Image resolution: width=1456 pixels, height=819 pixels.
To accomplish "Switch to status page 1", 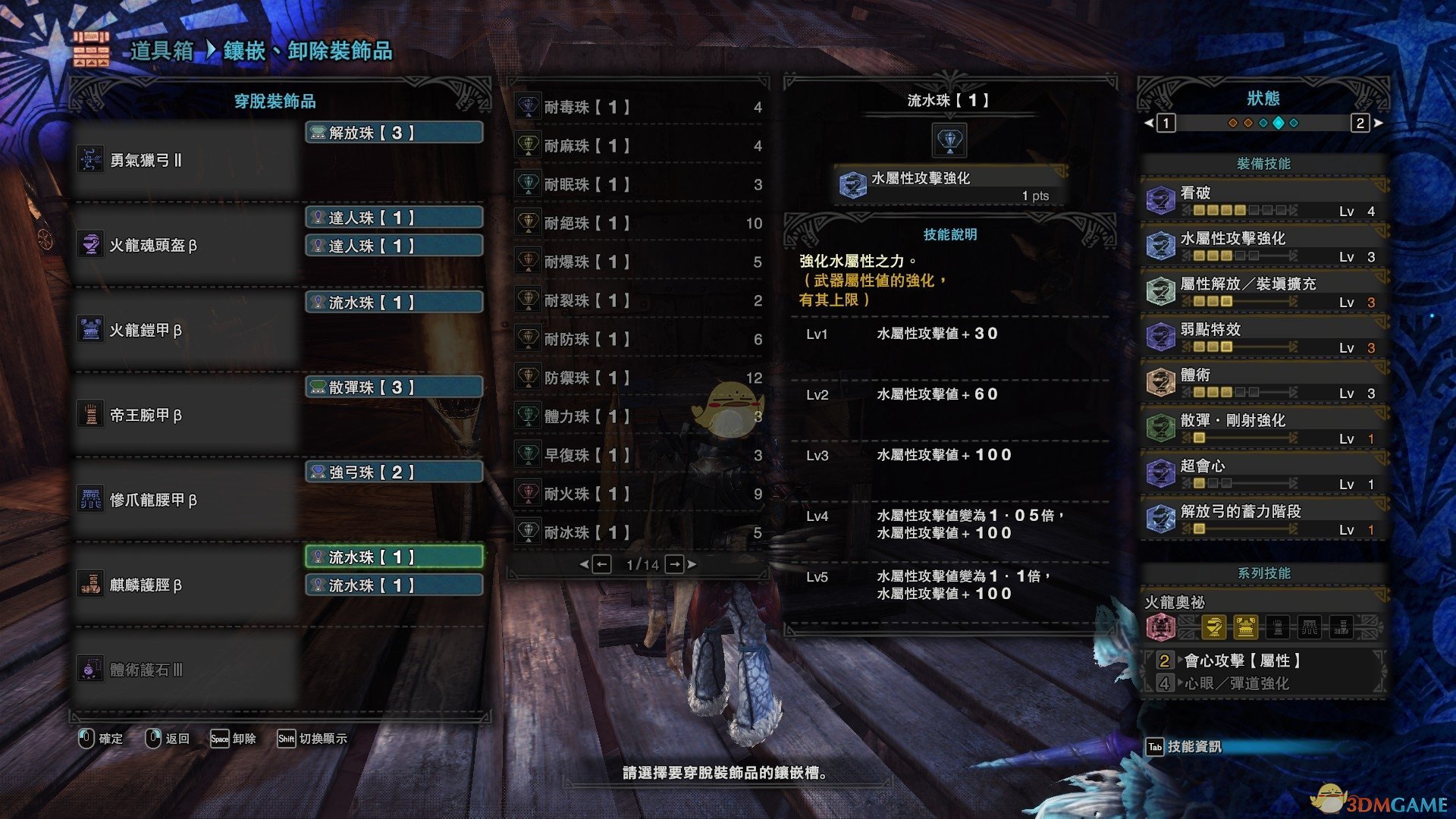I will tap(1166, 123).
